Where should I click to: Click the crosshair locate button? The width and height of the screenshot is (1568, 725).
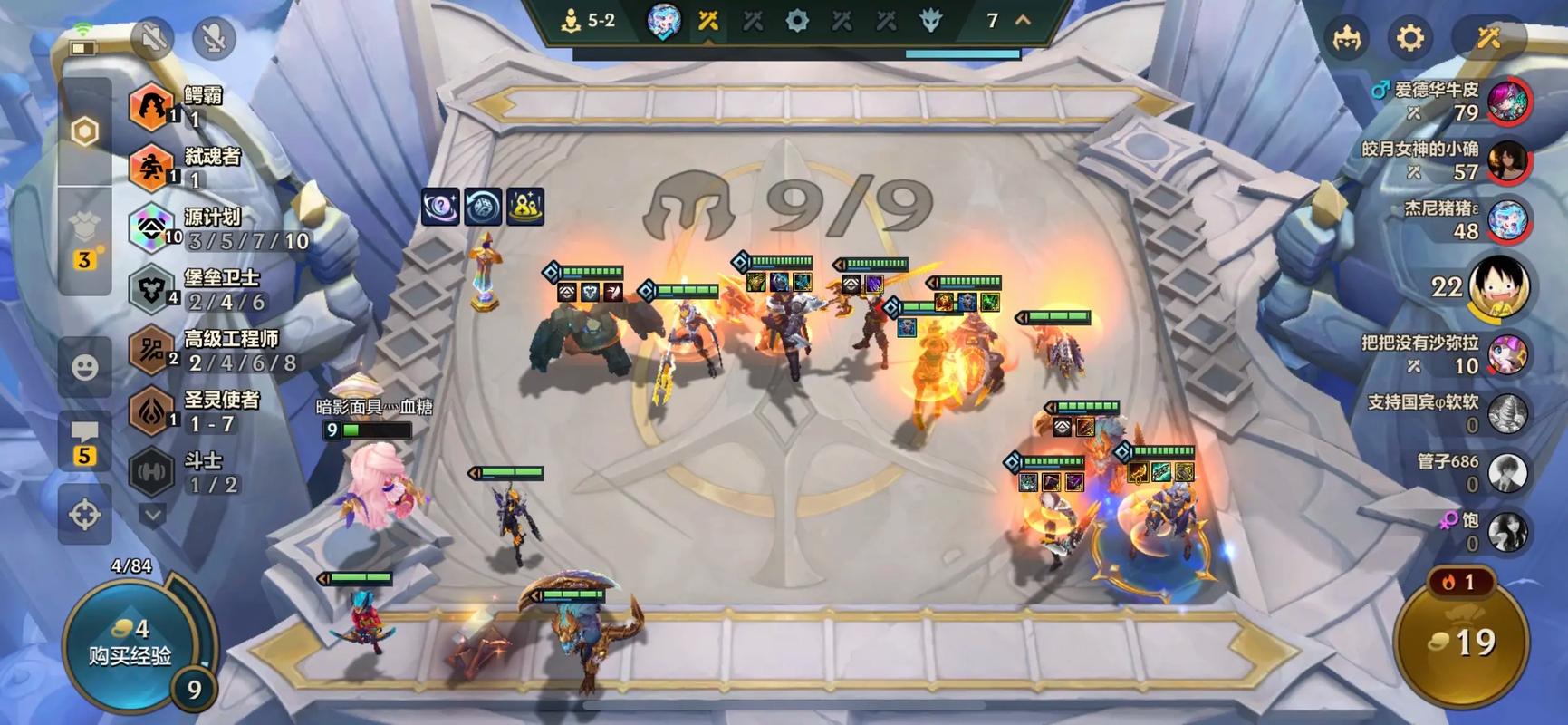(85, 515)
